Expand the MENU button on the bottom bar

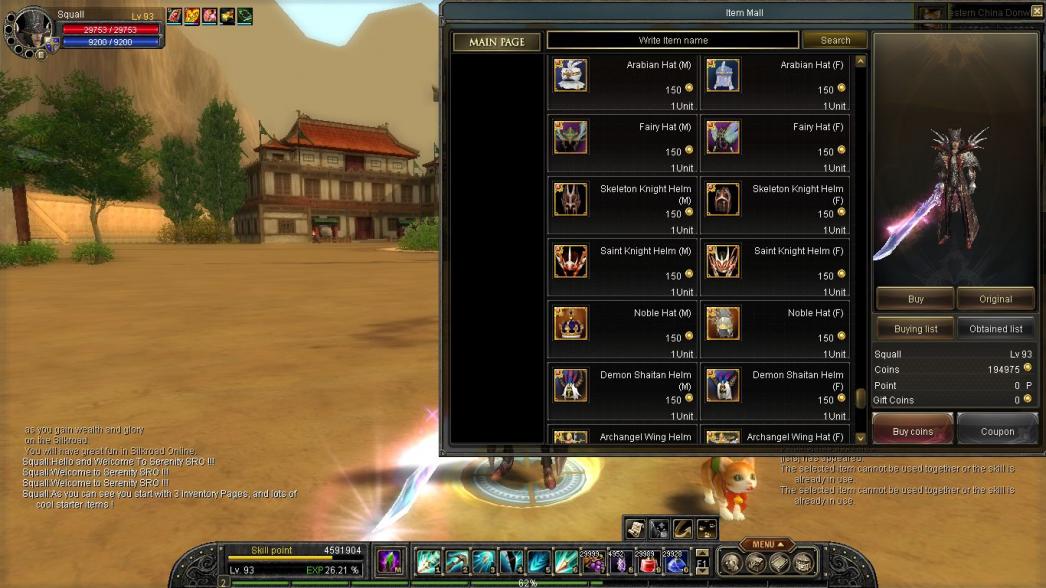[767, 545]
